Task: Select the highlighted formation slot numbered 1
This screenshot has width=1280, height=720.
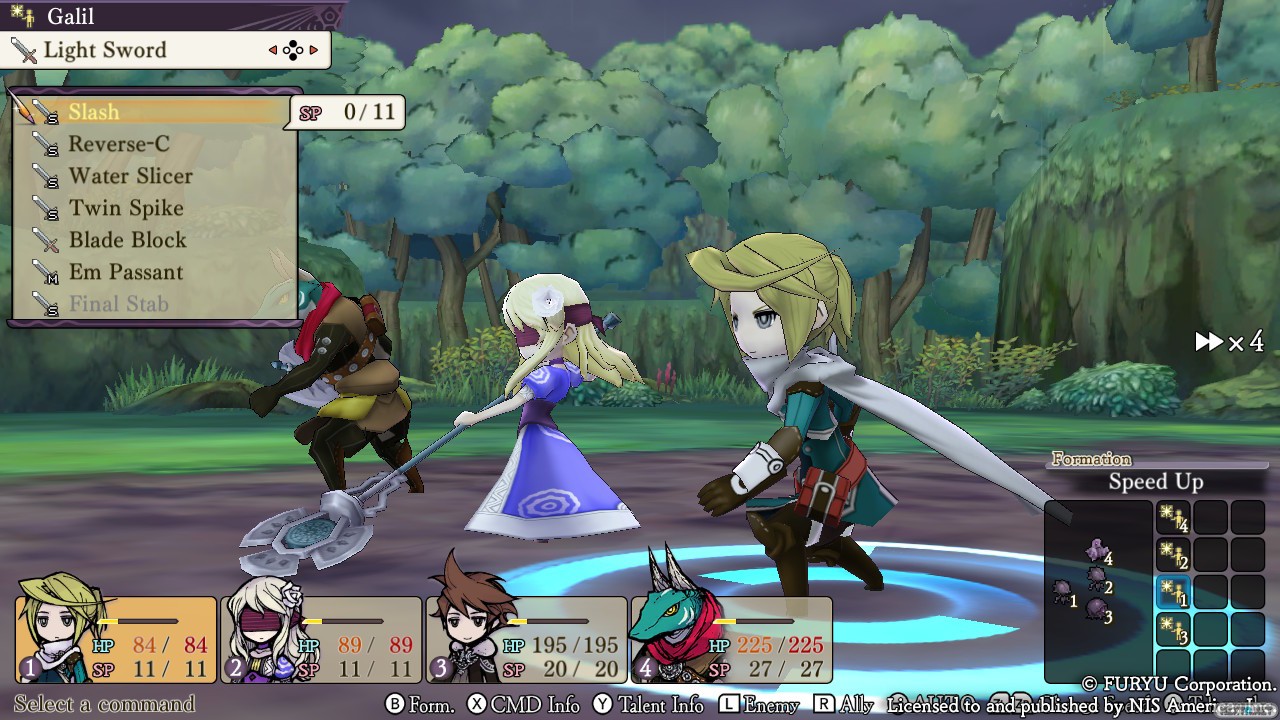Action: 1173,593
